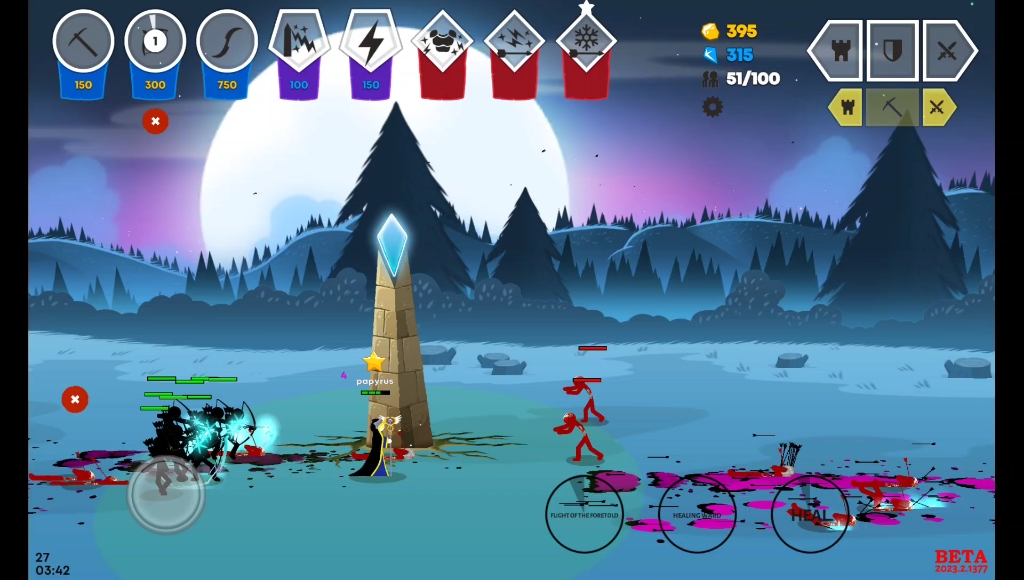Cast the tower strike spell costing 100

(299, 44)
